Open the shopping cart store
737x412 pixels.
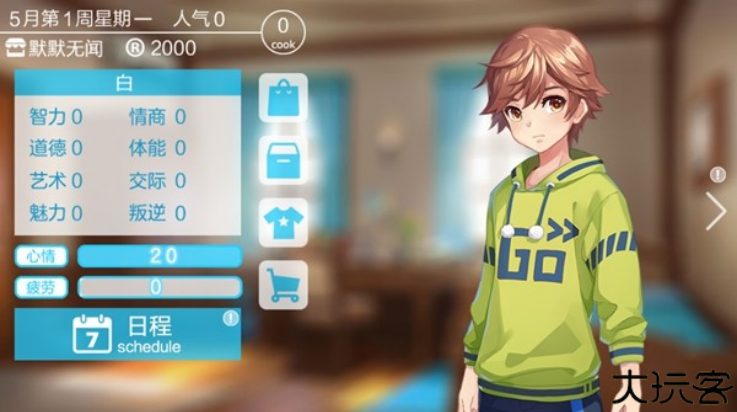tap(283, 284)
